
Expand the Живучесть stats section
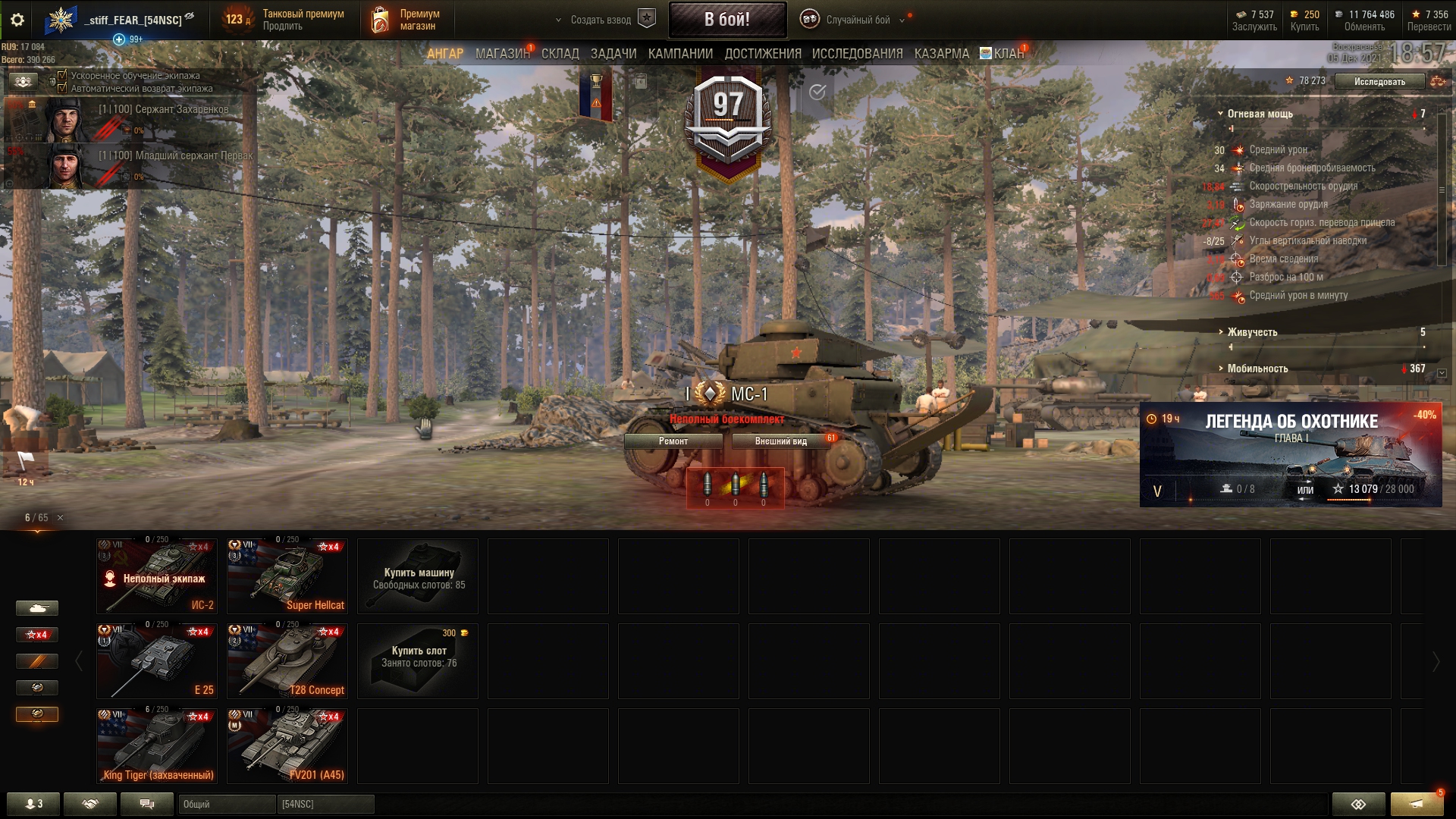[1252, 332]
